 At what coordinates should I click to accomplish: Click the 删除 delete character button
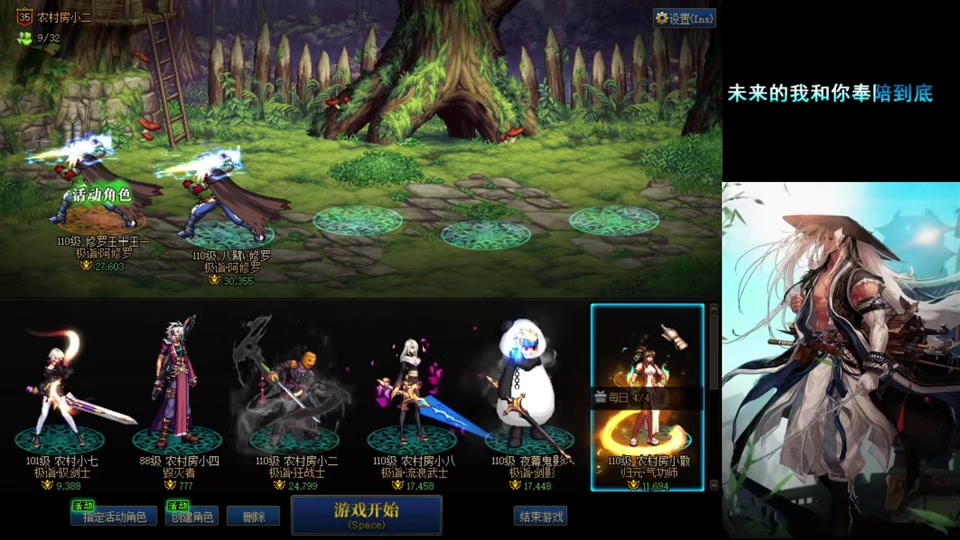252,516
